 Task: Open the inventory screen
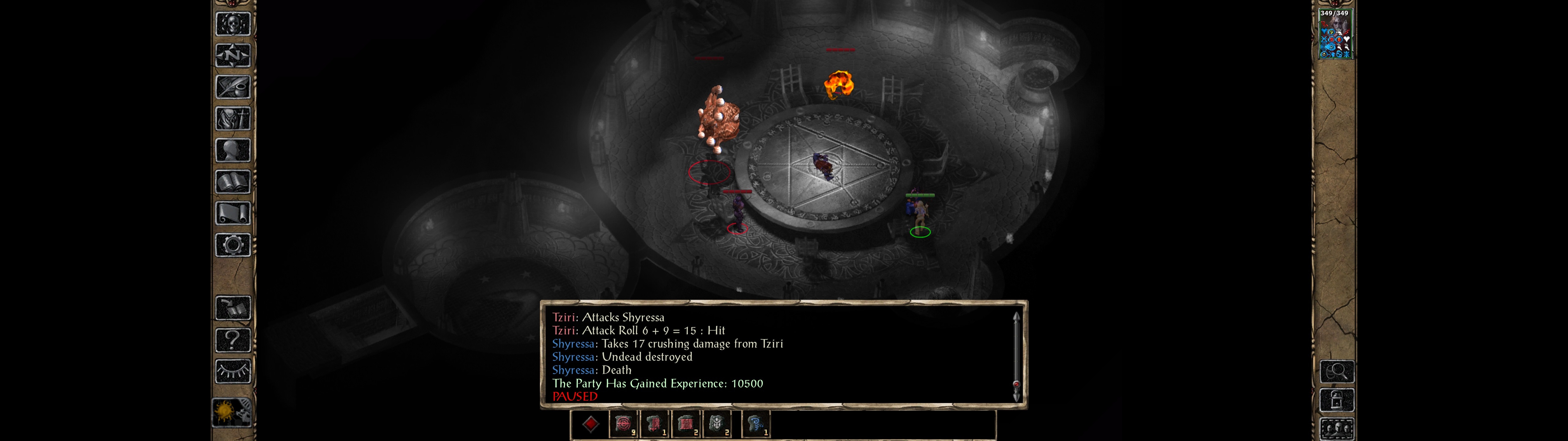coord(233,119)
